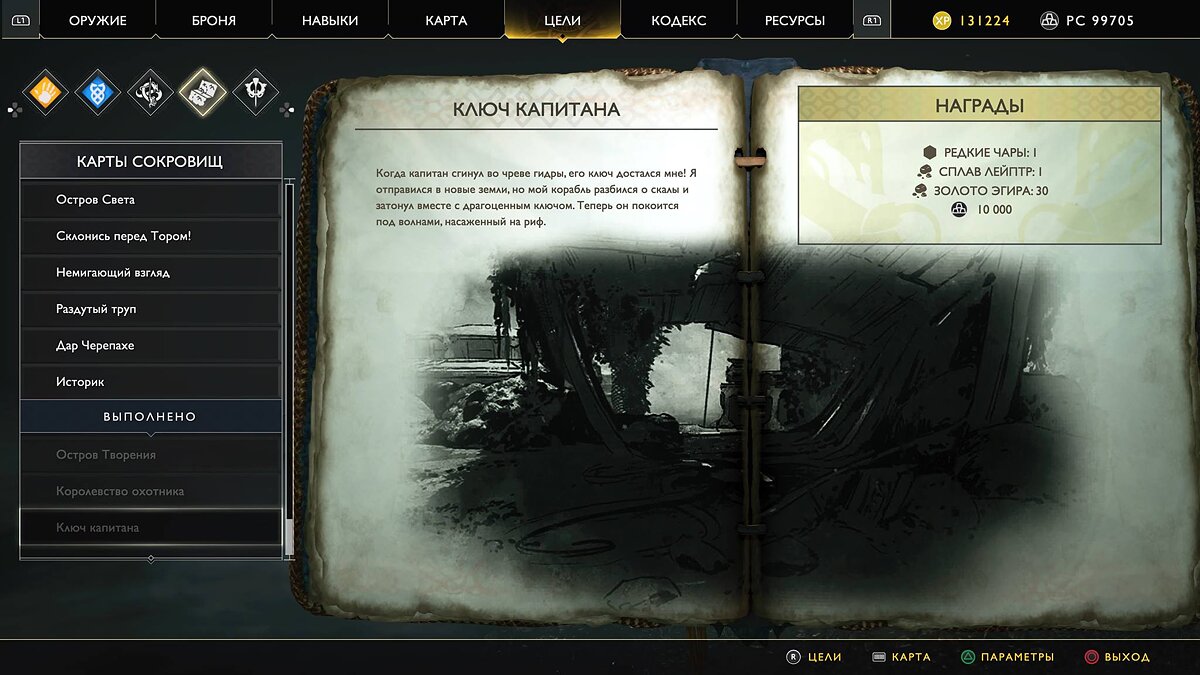Screen dimensions: 1200x675
Task: Select the treasure maps category icon
Action: coord(203,93)
